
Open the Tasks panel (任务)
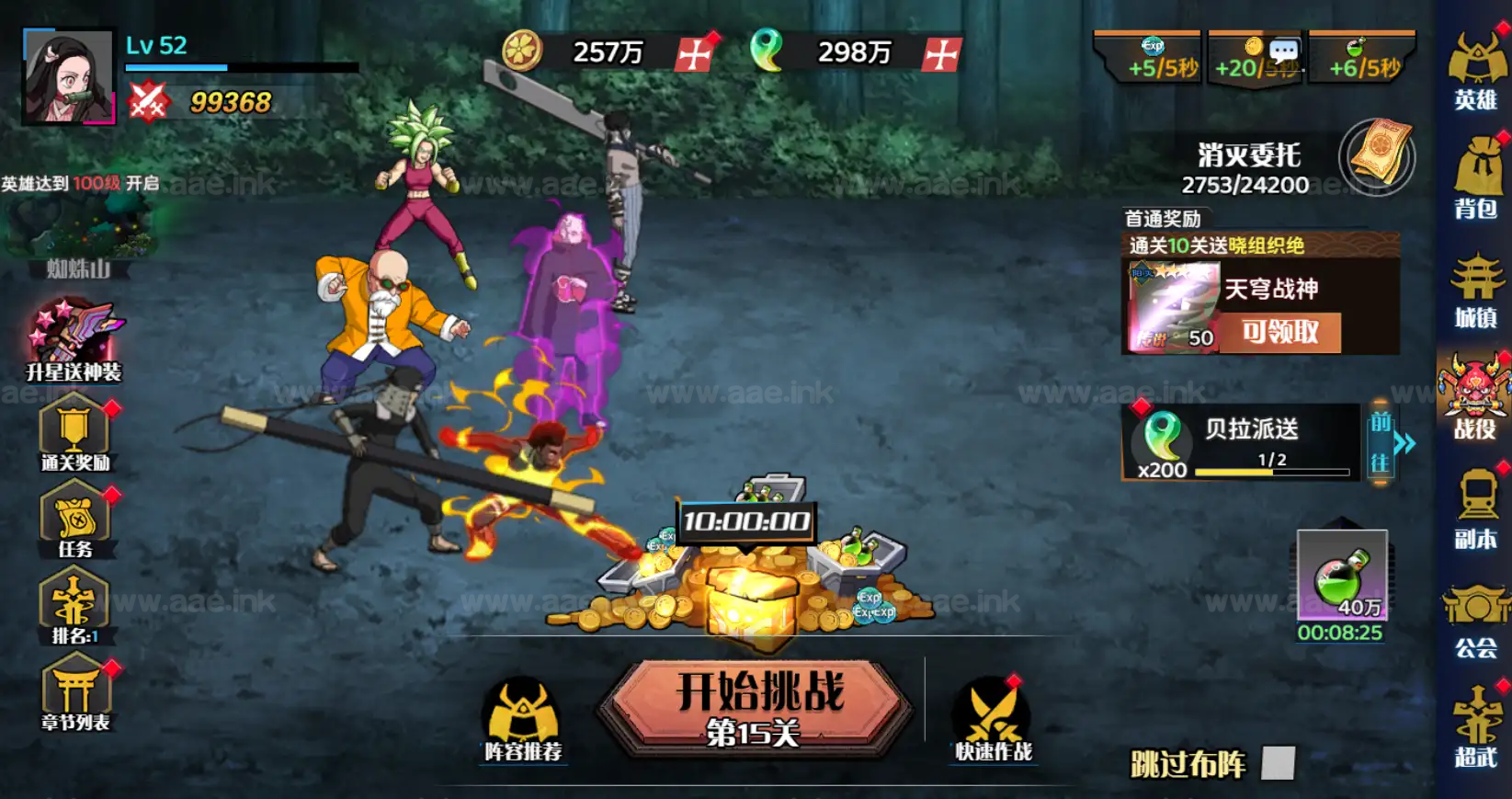pos(74,520)
